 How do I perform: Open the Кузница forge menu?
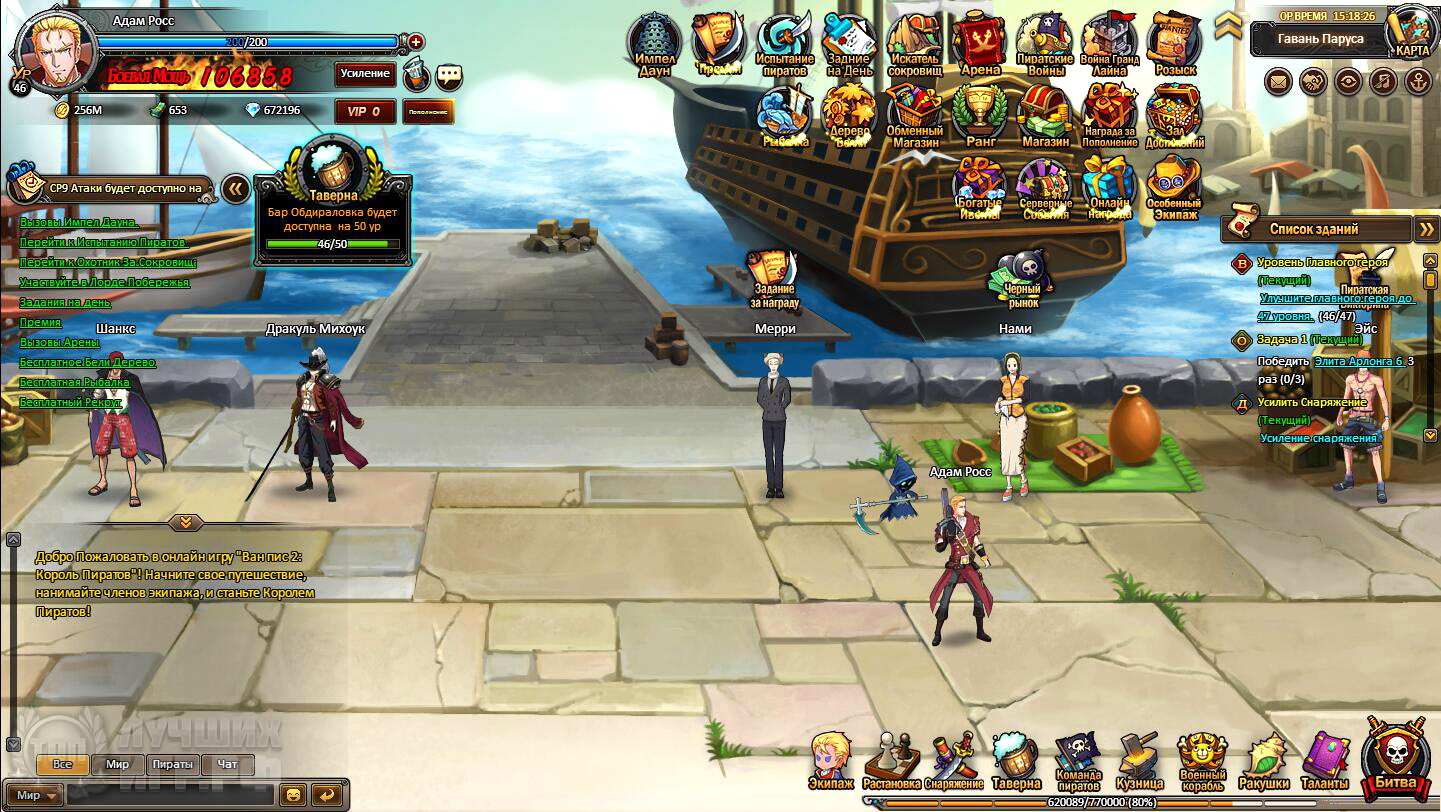[x=1138, y=762]
